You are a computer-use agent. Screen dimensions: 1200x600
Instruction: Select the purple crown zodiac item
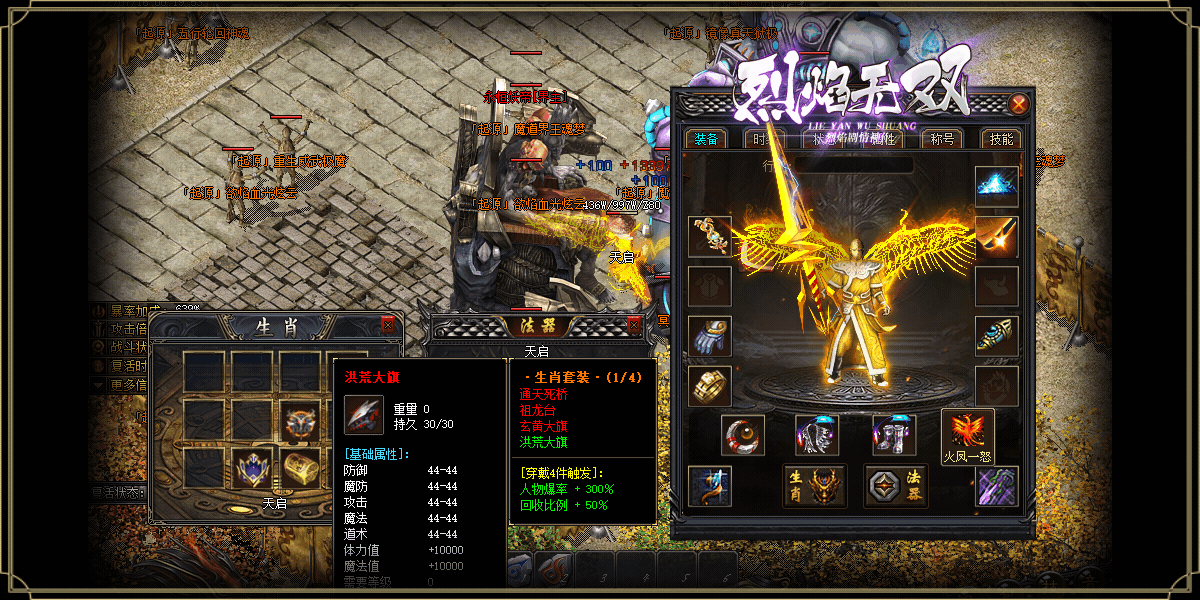[x=254, y=467]
